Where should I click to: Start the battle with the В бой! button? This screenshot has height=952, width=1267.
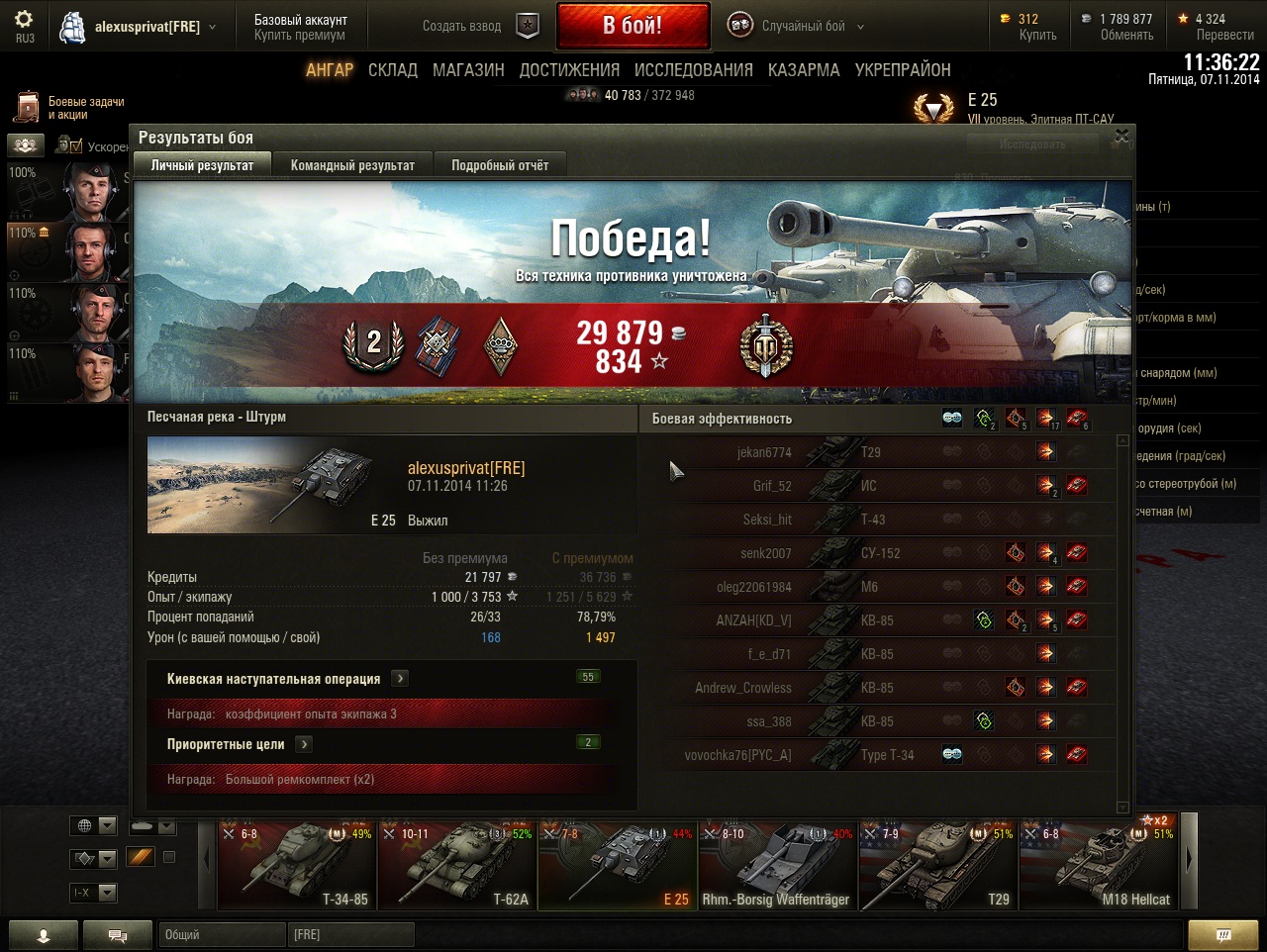[x=633, y=26]
